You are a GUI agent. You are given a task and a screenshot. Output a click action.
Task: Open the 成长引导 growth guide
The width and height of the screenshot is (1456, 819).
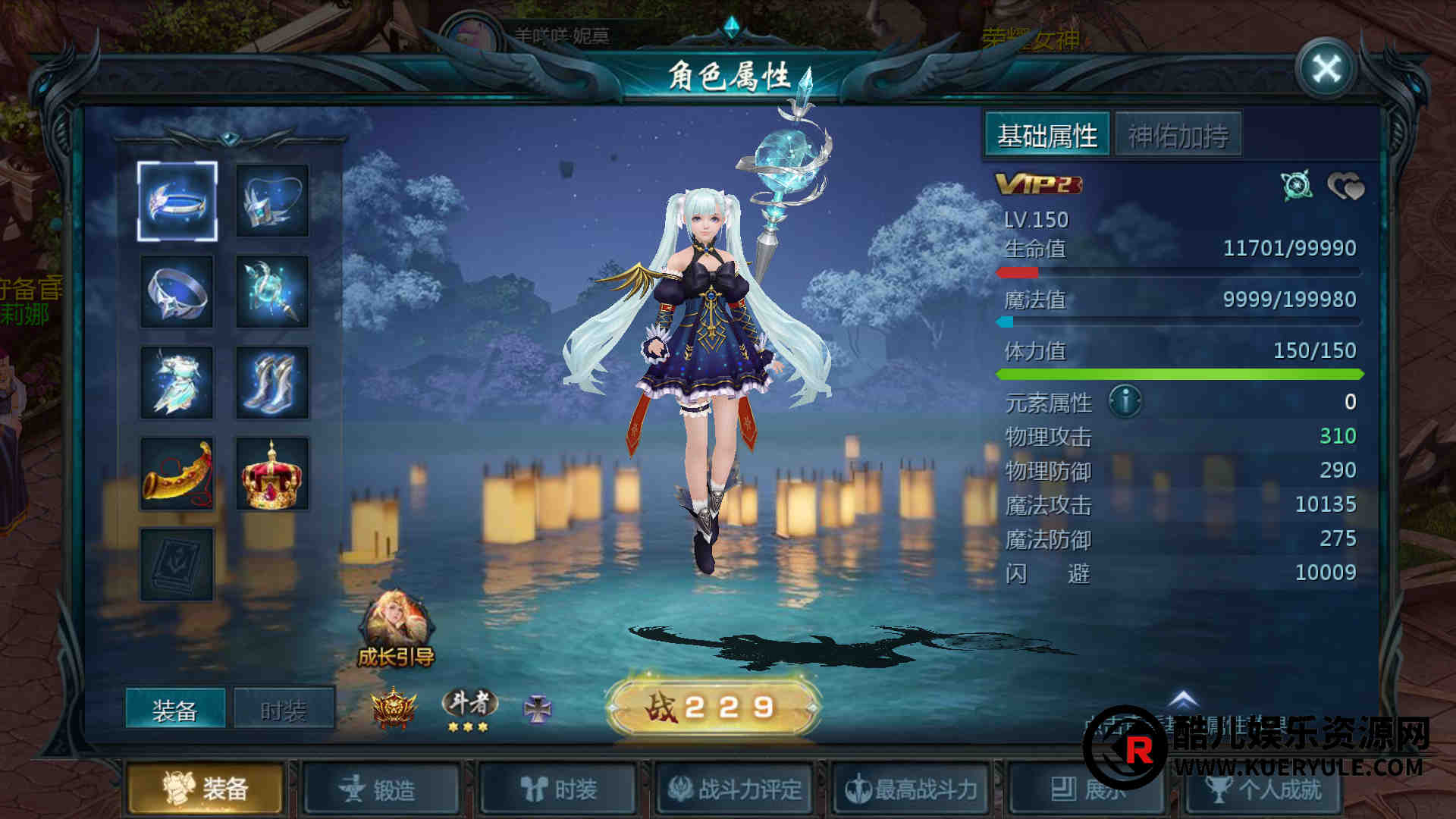pyautogui.click(x=396, y=629)
